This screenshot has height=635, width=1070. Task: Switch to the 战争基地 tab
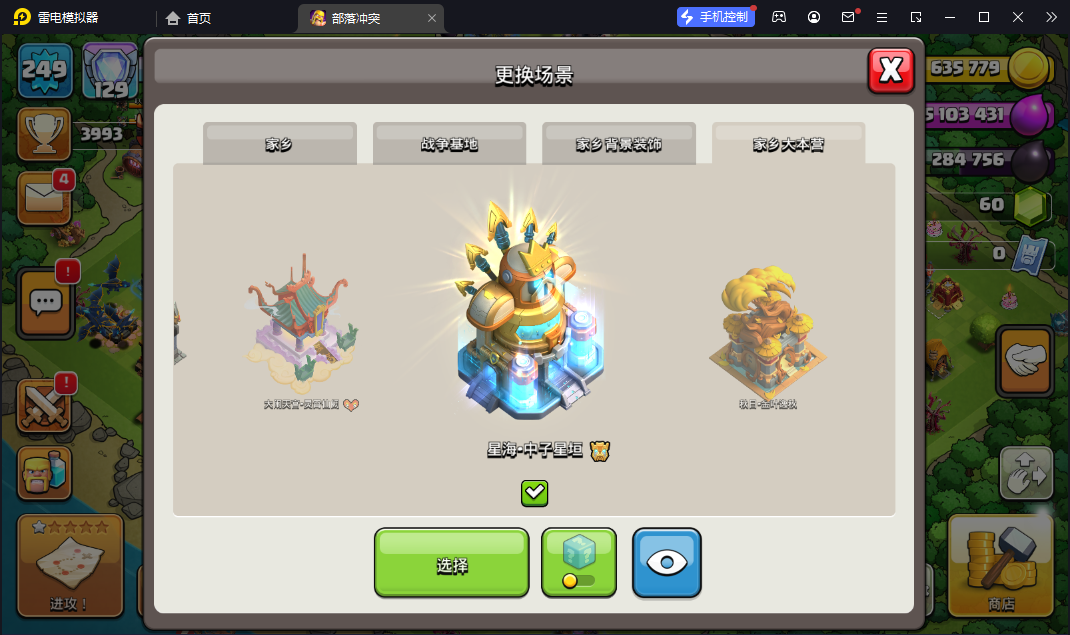tap(449, 144)
